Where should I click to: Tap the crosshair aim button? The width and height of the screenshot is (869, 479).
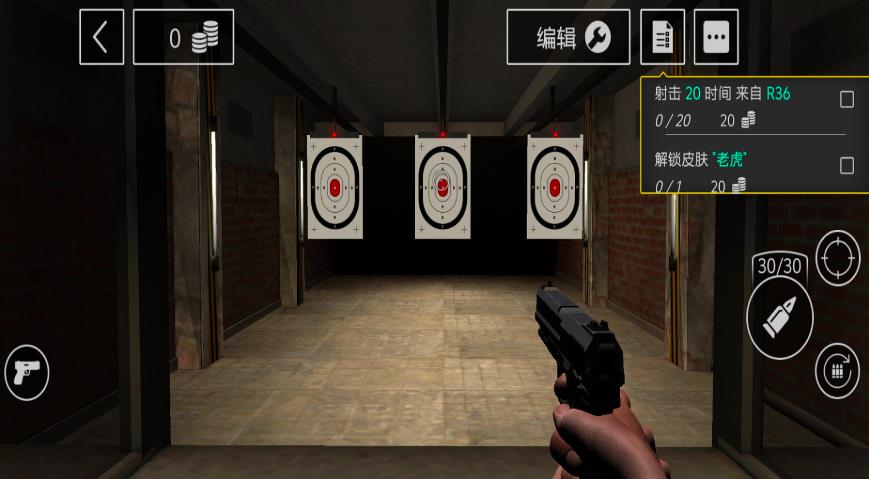(x=837, y=259)
